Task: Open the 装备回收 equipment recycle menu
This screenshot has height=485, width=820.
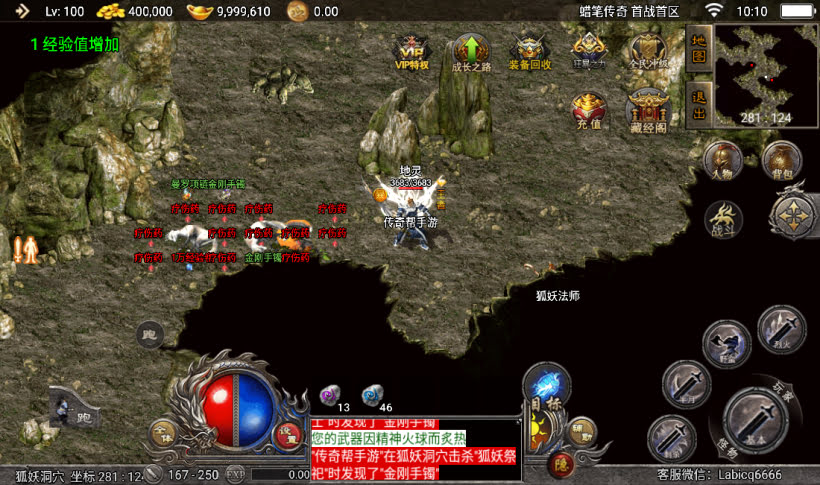Action: (x=529, y=52)
